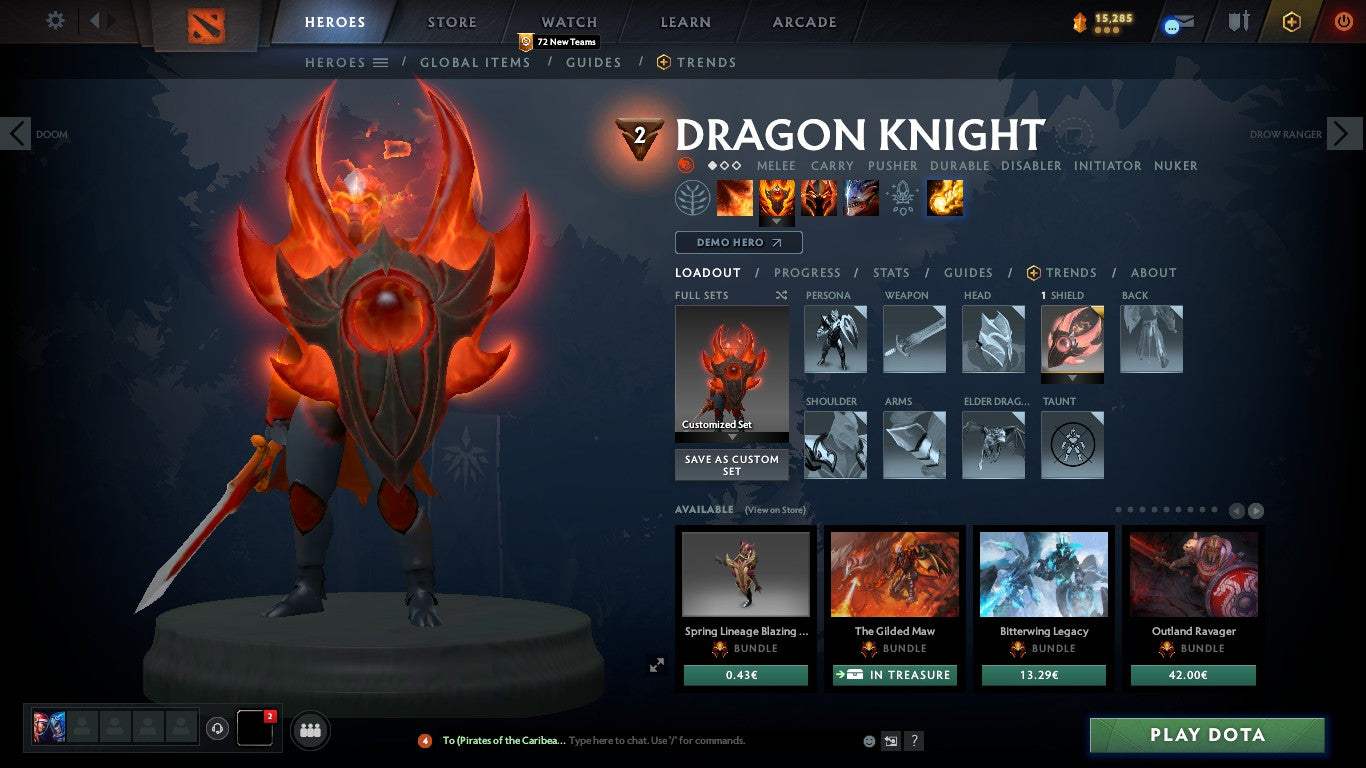This screenshot has height=768, width=1366.
Task: Click the PLAY DOTA button
Action: [1207, 734]
